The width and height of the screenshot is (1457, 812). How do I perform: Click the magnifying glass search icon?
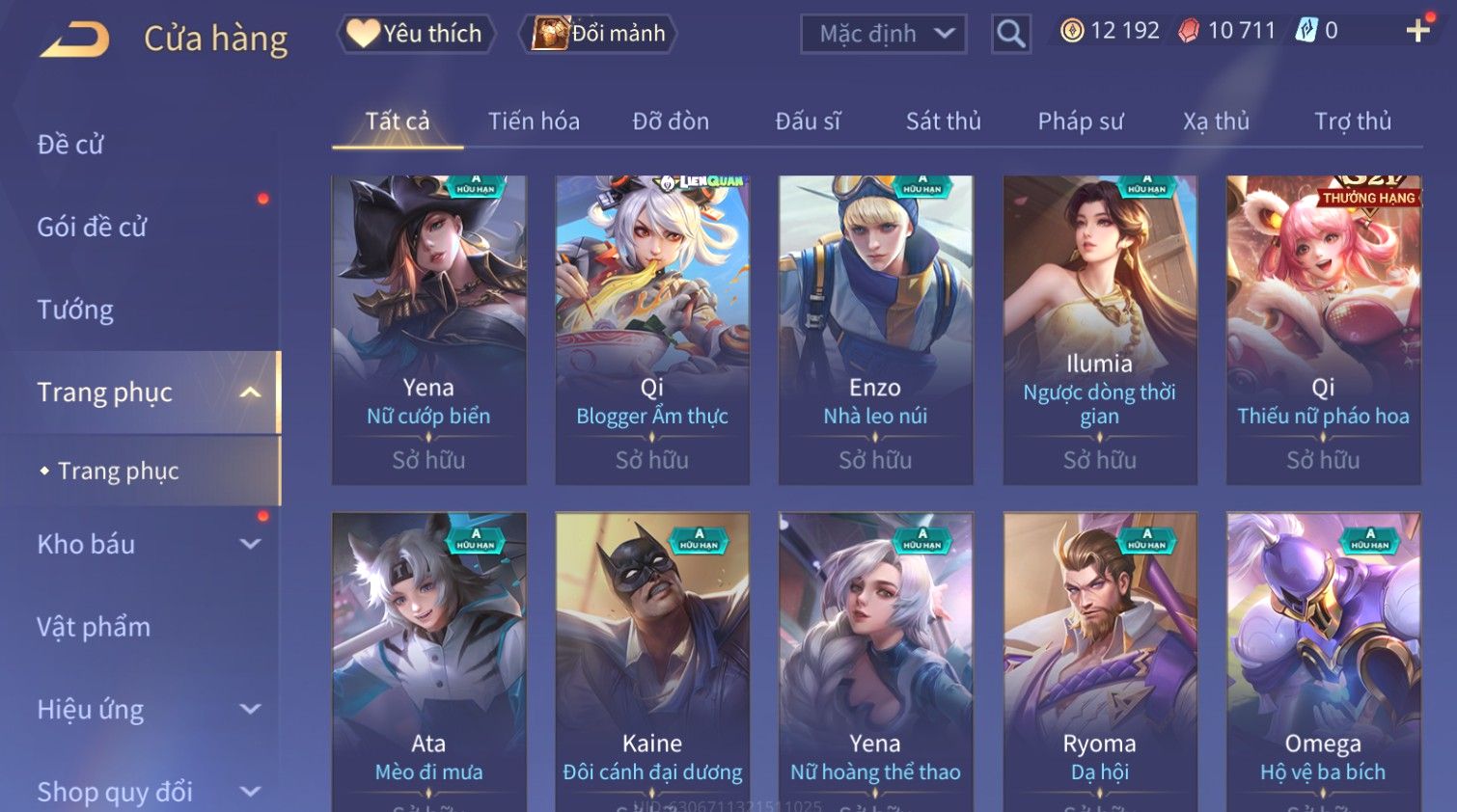point(1010,34)
